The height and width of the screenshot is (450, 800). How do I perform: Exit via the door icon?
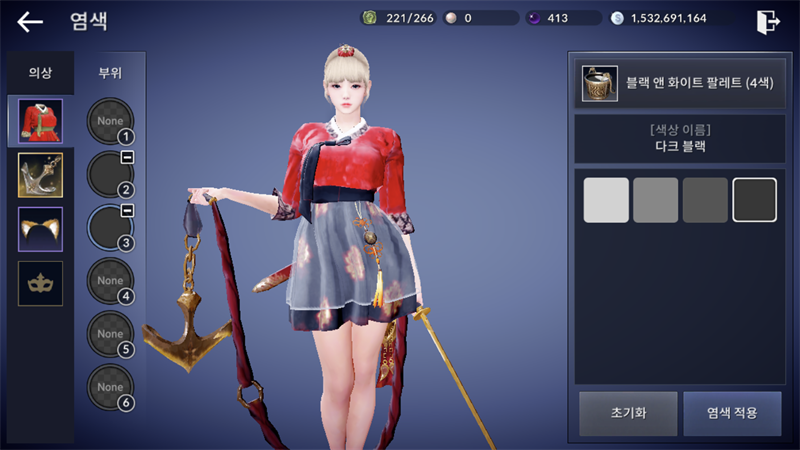coord(768,21)
